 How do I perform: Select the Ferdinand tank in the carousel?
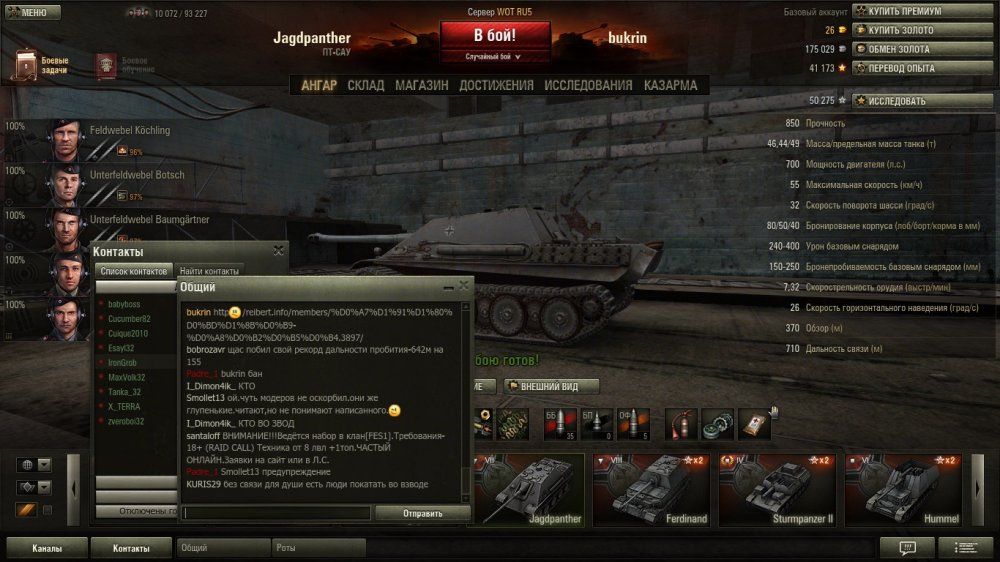650,490
